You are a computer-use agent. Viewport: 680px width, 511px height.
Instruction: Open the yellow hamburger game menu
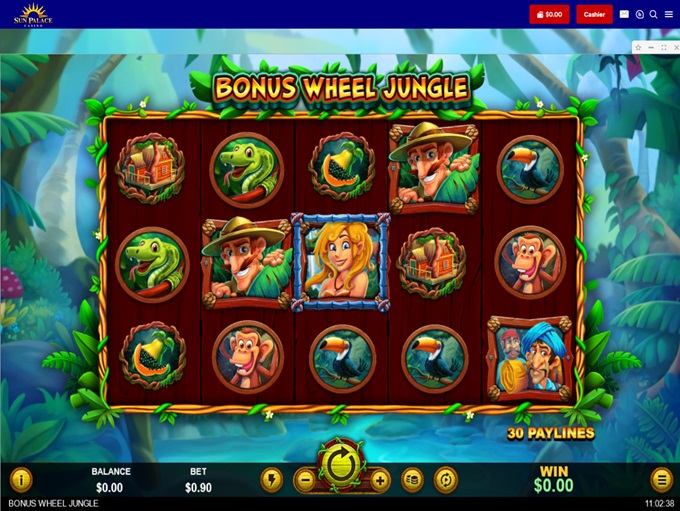[661, 480]
